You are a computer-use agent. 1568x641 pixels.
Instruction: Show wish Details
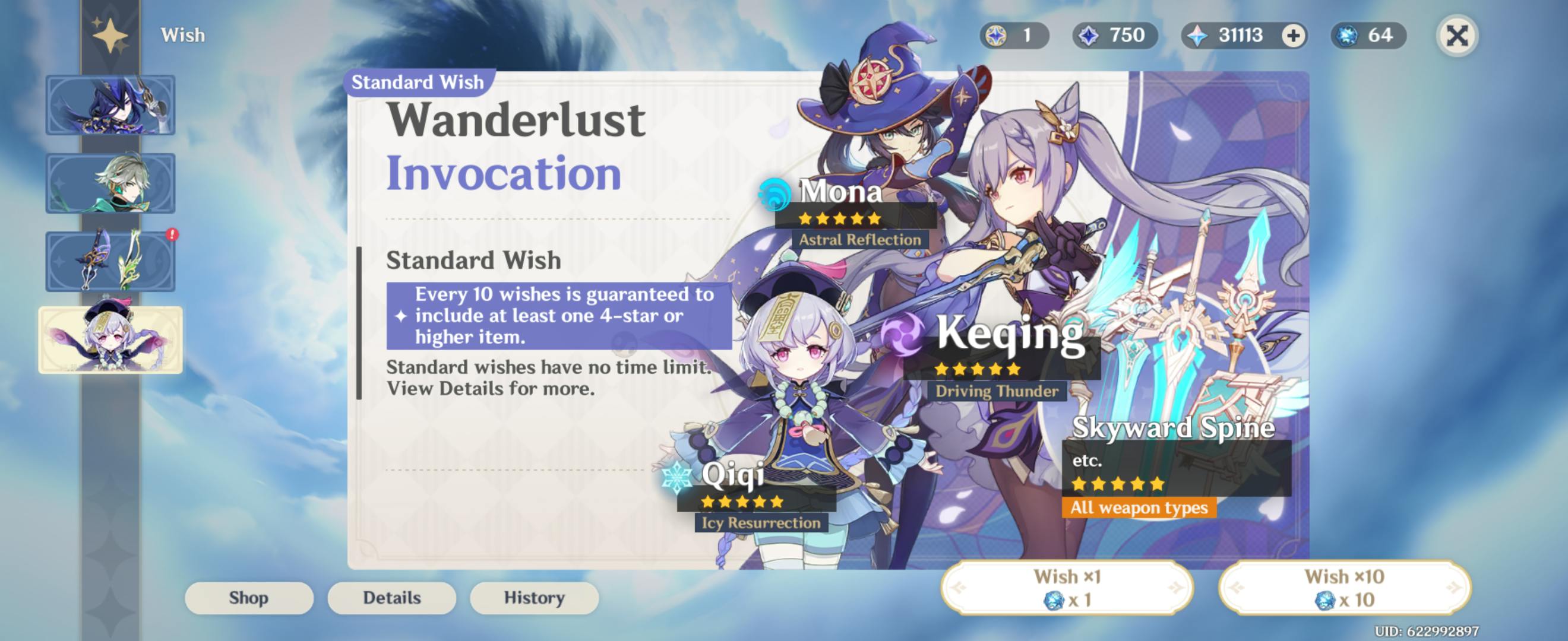[392, 598]
